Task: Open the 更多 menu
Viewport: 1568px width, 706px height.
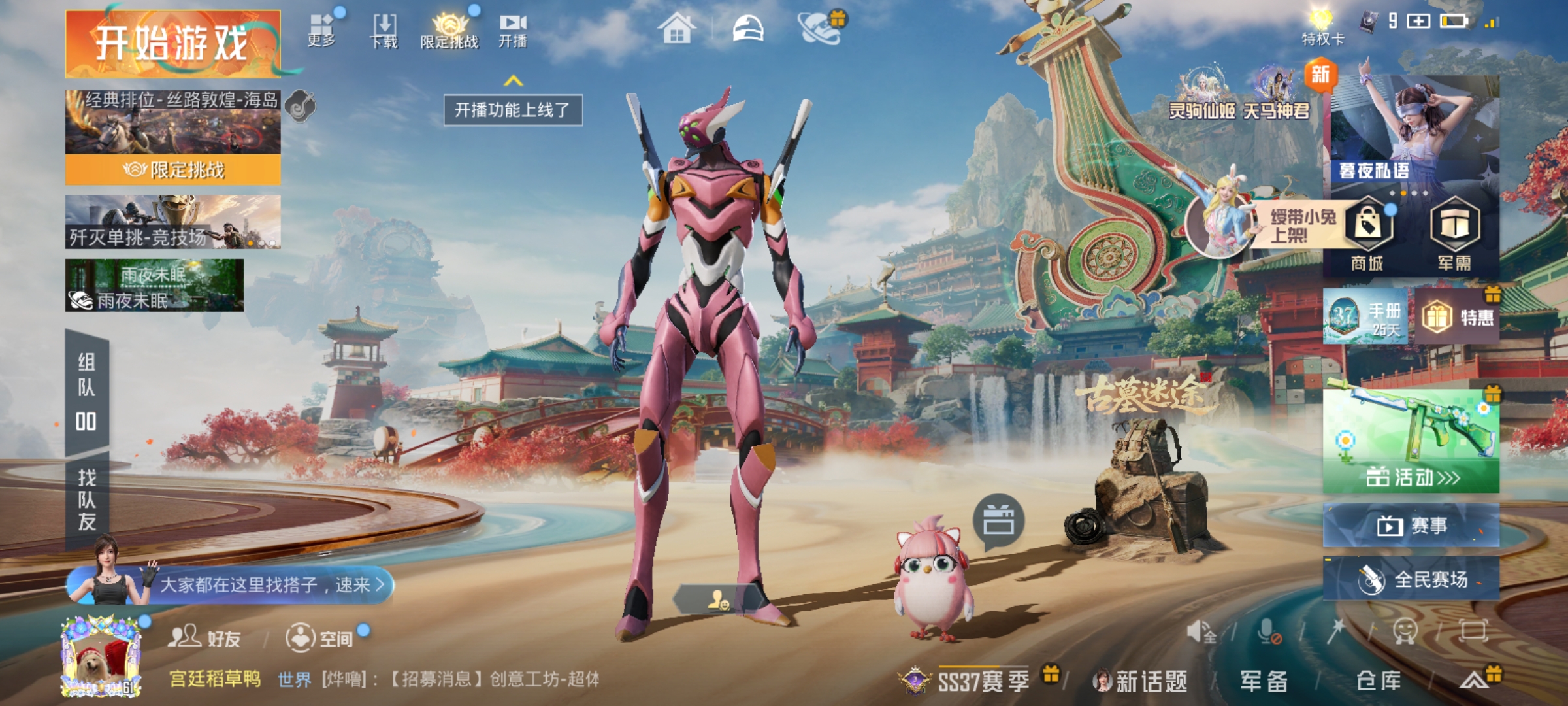Action: pos(321,29)
